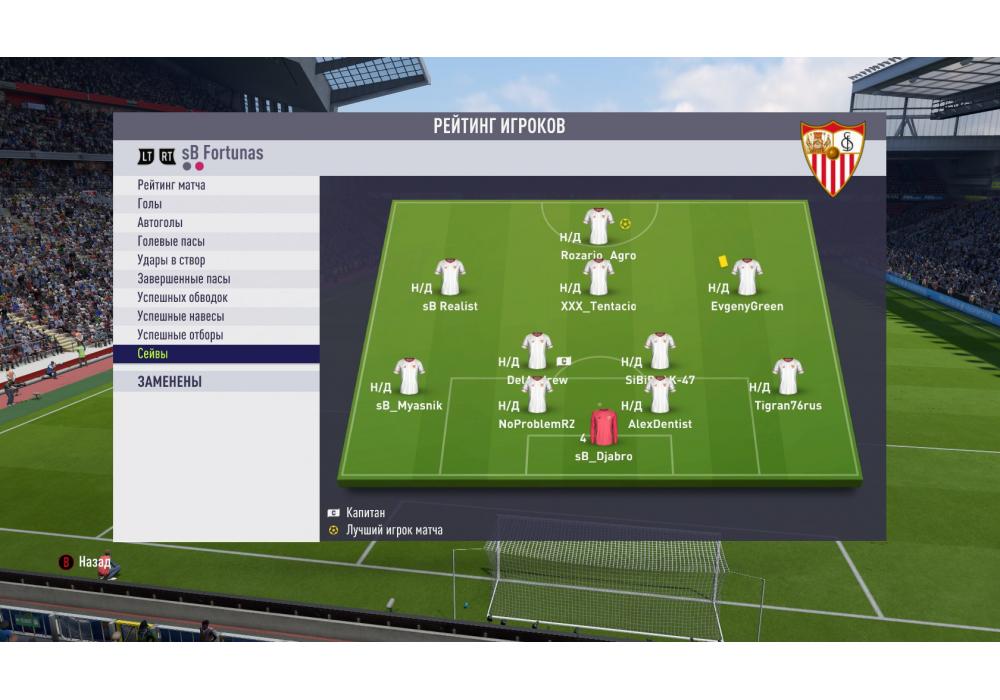Choose EvgenyGreen's shirt on the pitch
This screenshot has width=1000, height=700.
[747, 277]
